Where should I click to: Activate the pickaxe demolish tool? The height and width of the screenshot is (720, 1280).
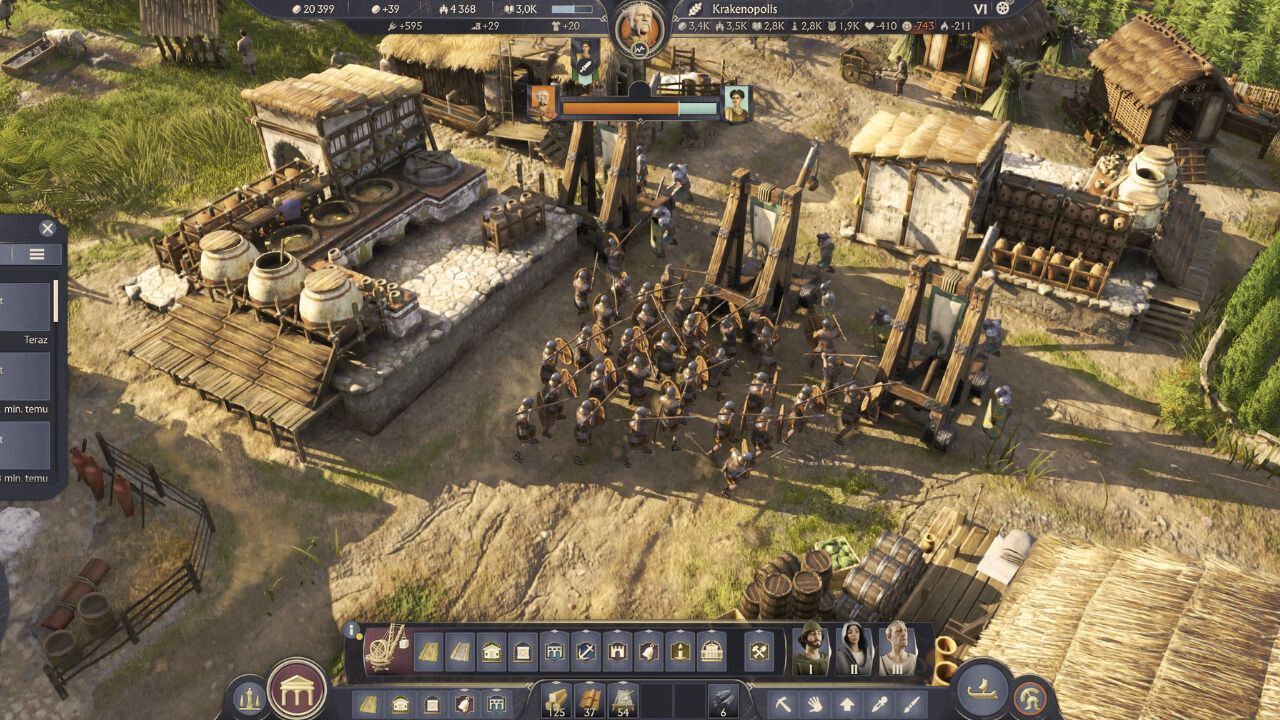coord(784,704)
